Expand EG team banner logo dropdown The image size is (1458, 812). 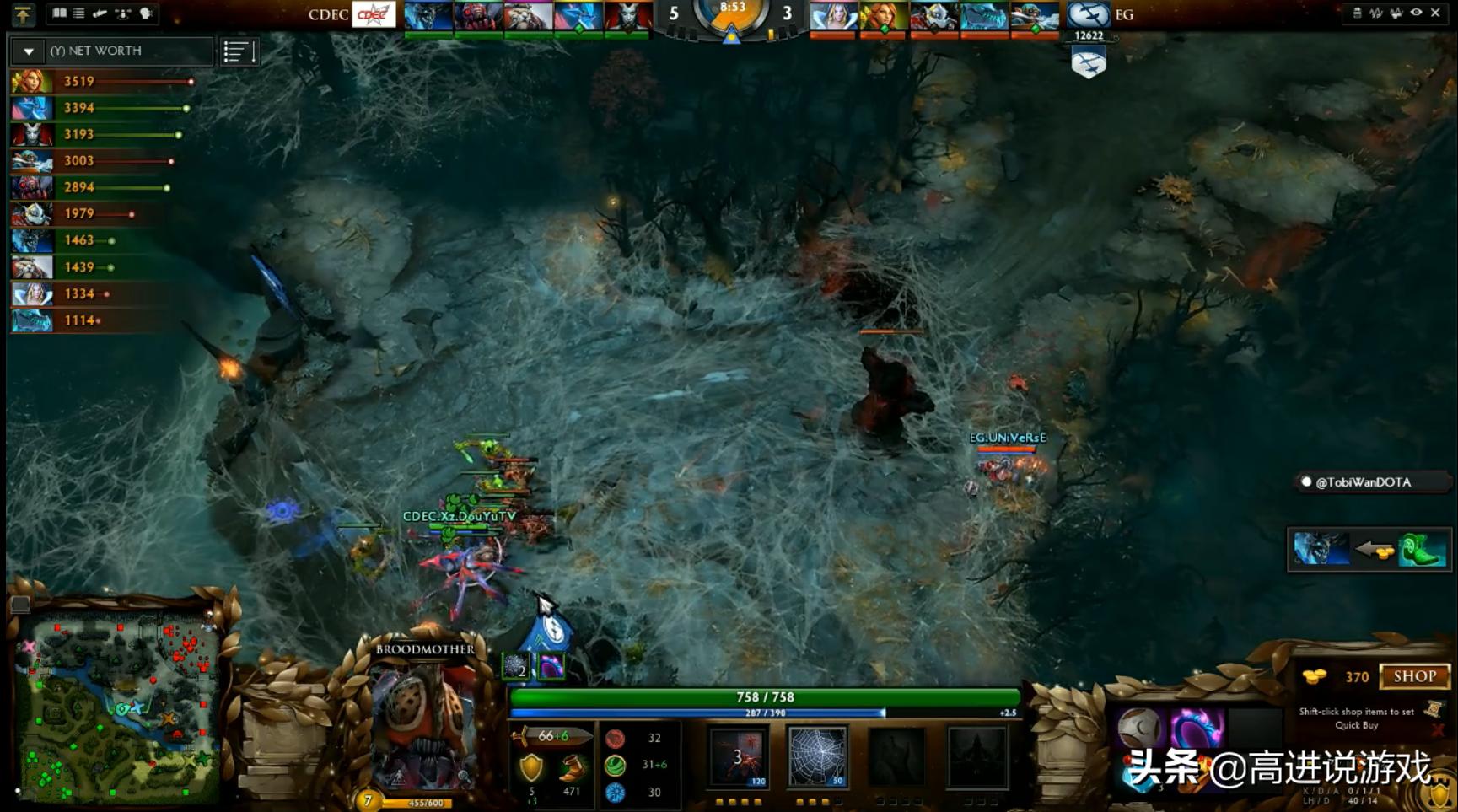[1089, 14]
